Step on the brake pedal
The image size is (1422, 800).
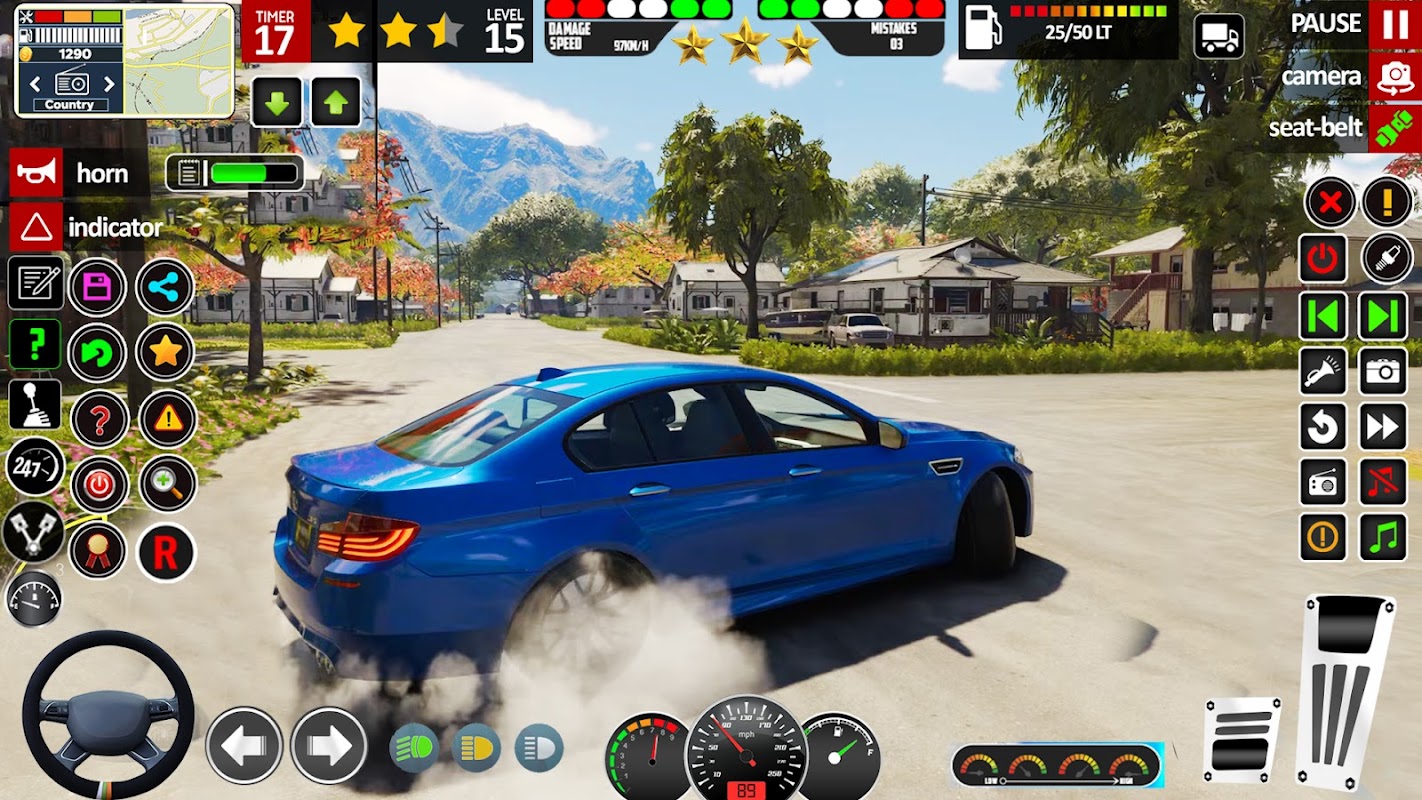tap(1241, 738)
